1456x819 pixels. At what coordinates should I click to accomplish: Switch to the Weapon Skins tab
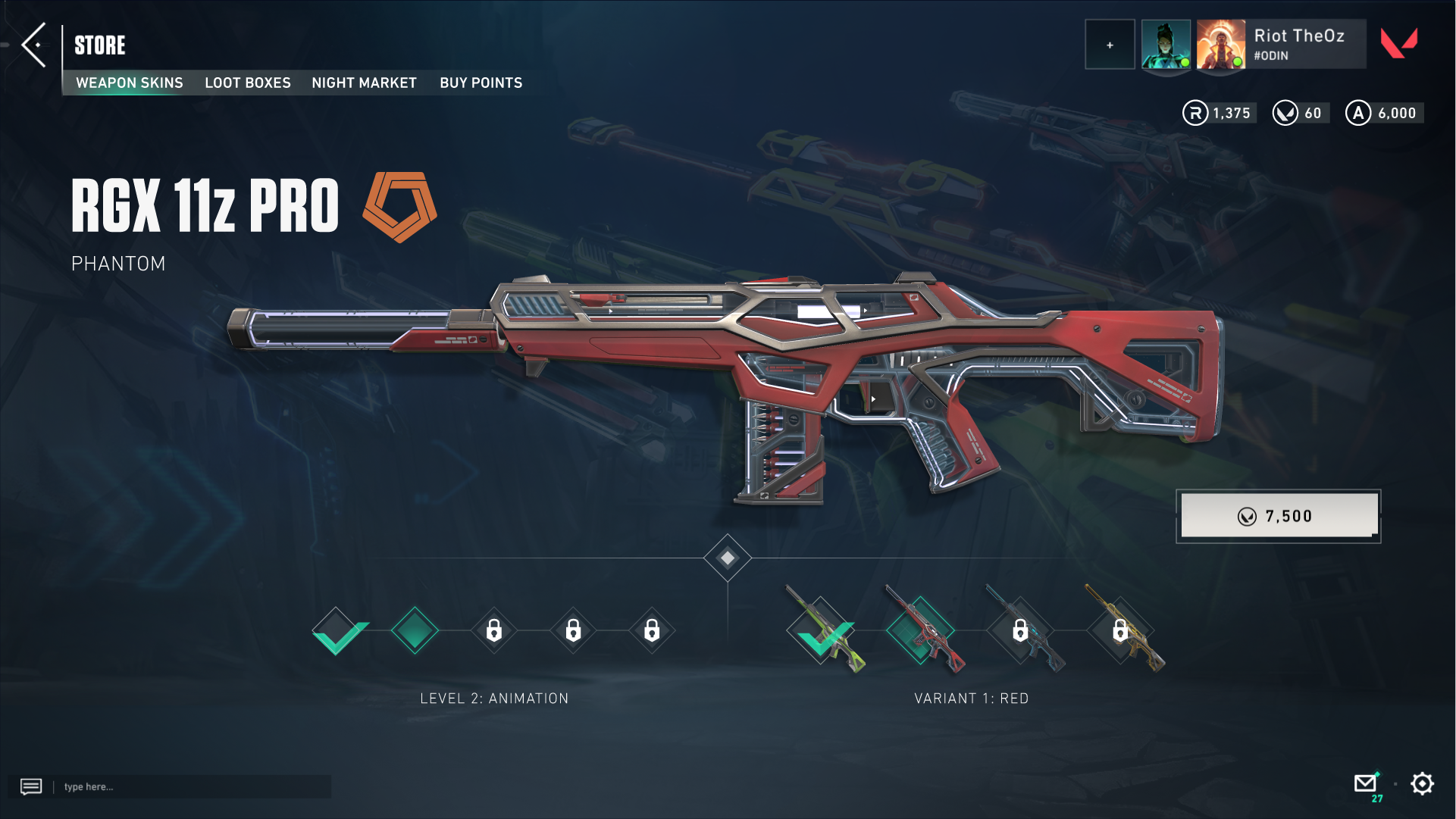click(x=130, y=83)
